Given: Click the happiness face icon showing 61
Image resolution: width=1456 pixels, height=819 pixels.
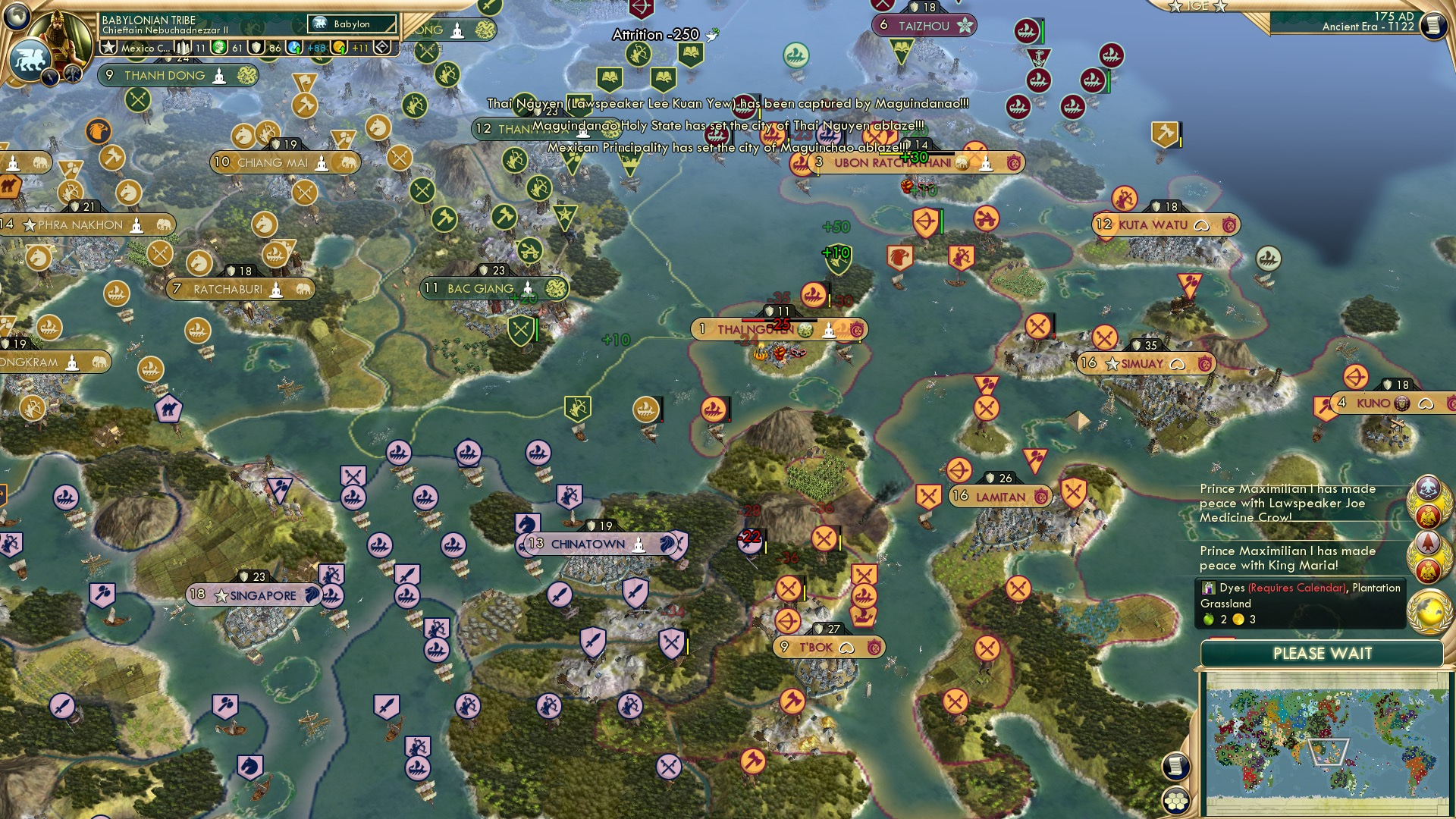Looking at the screenshot, I should point(221,48).
